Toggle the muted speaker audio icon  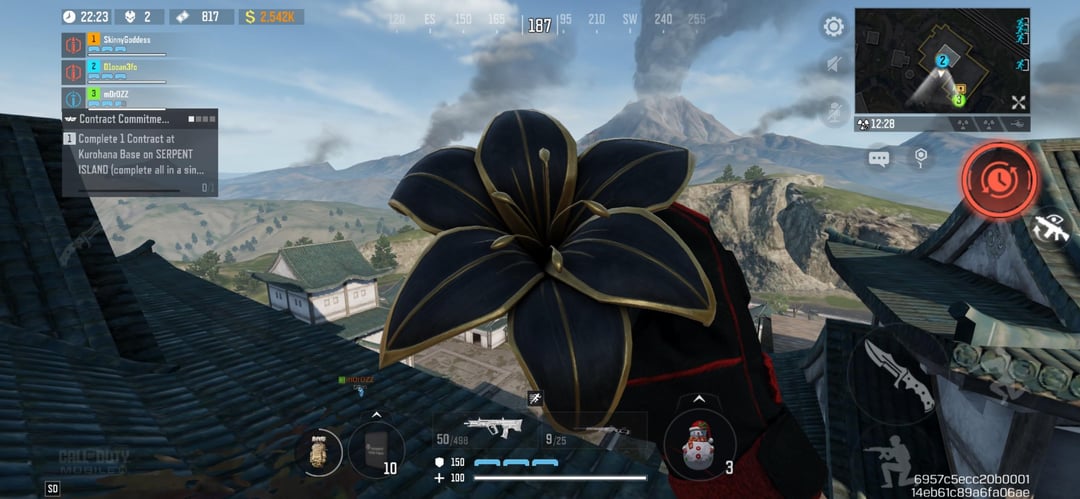[833, 66]
